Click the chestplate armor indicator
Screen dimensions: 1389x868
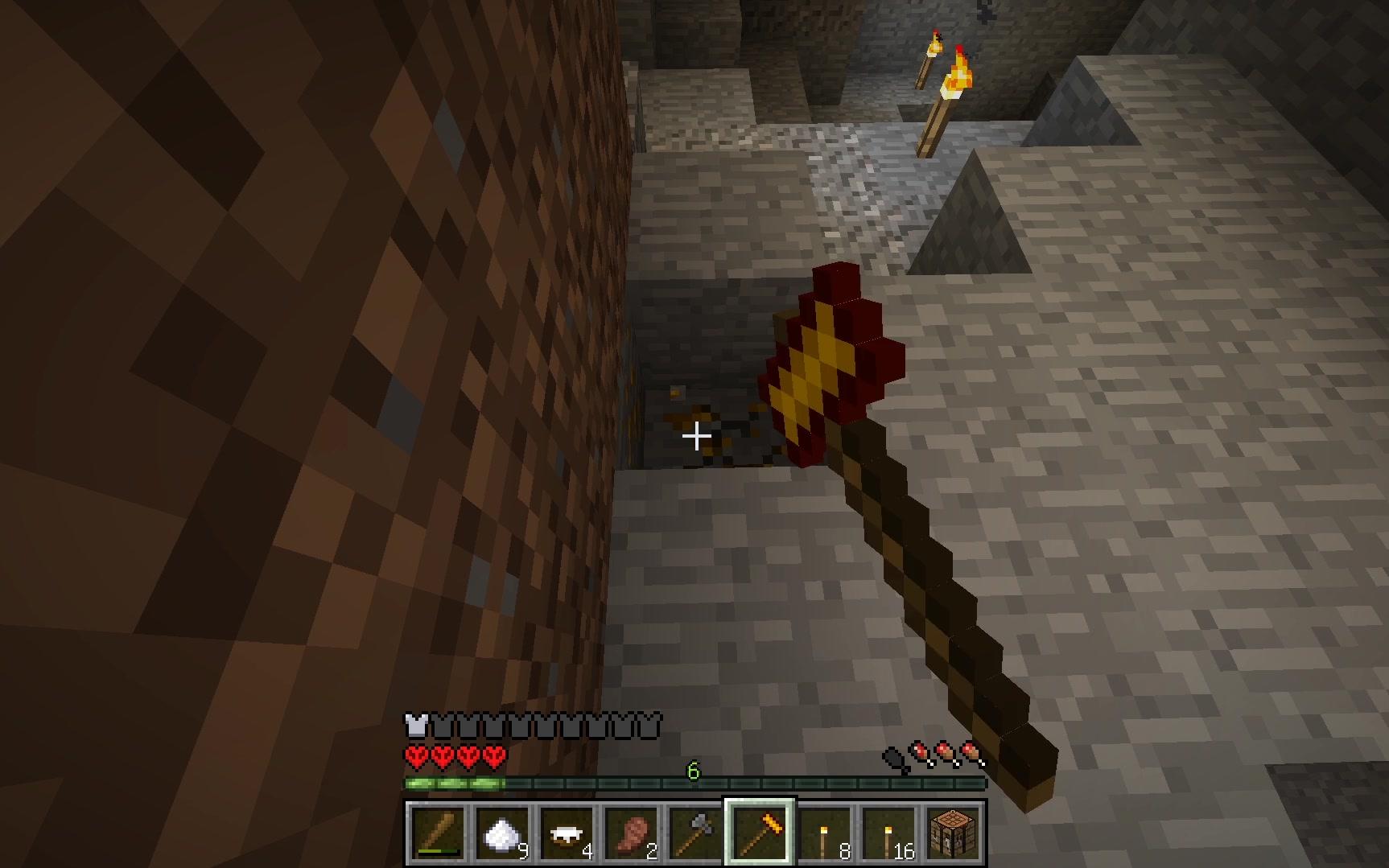pos(414,724)
